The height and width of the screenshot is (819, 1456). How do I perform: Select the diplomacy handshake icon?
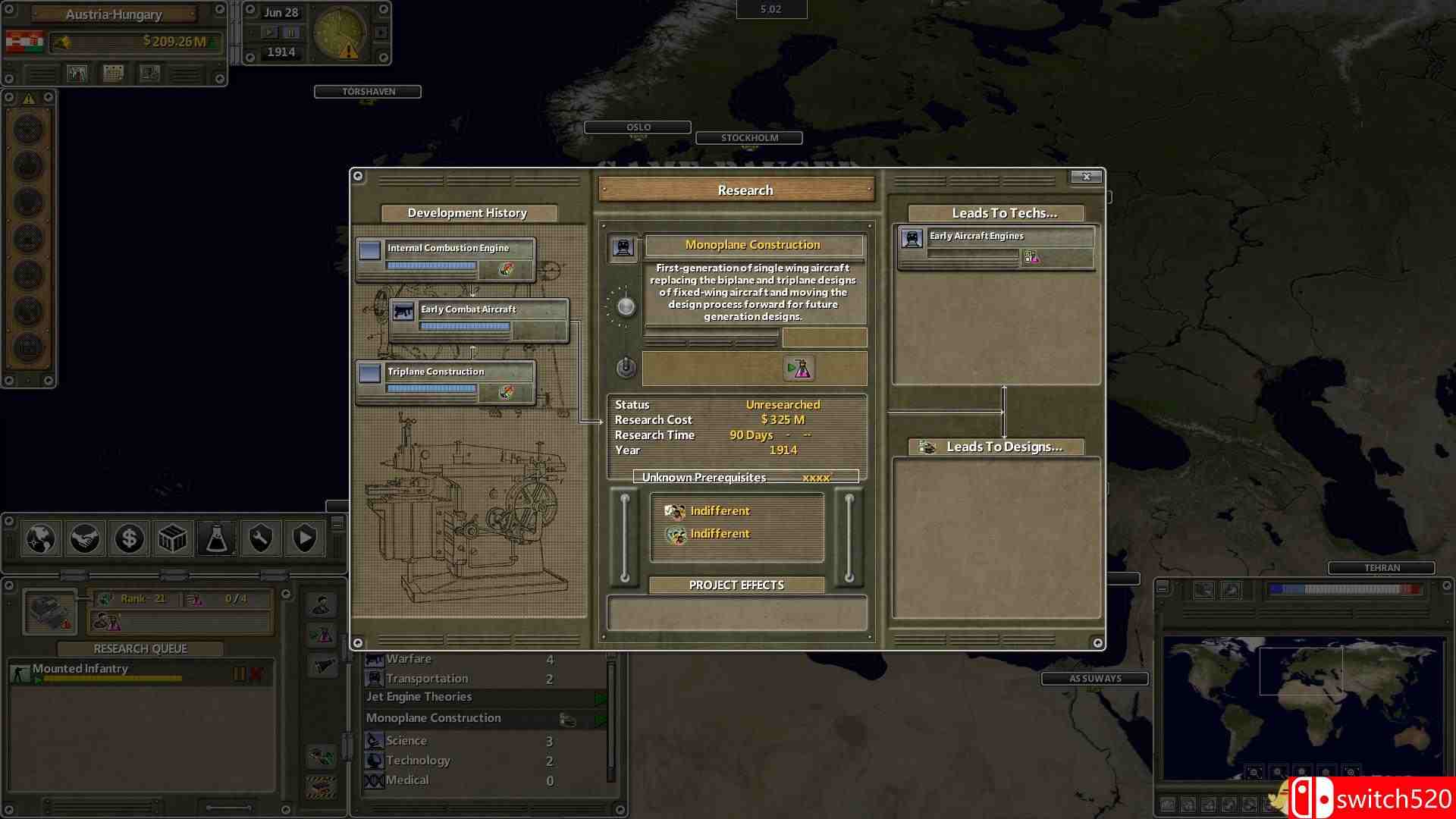(x=84, y=539)
